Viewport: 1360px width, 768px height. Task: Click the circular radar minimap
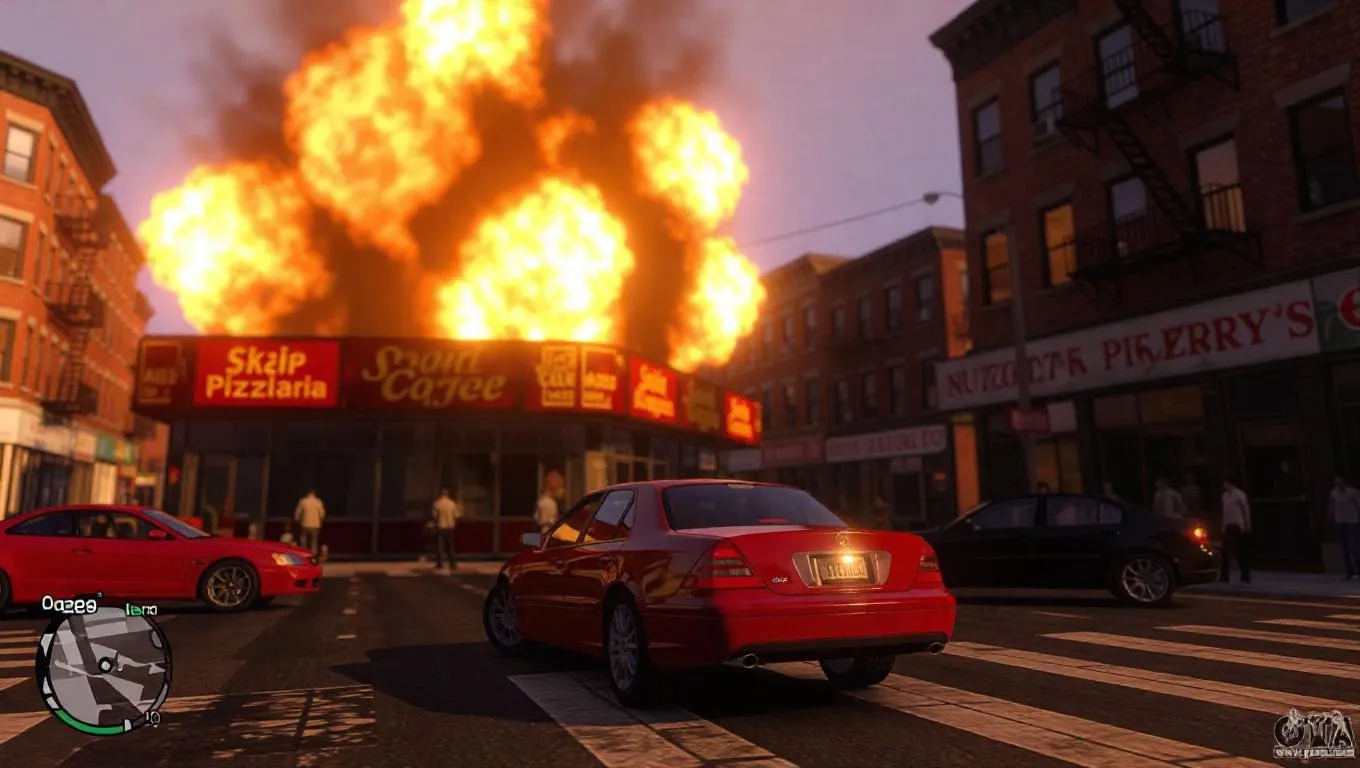point(102,667)
